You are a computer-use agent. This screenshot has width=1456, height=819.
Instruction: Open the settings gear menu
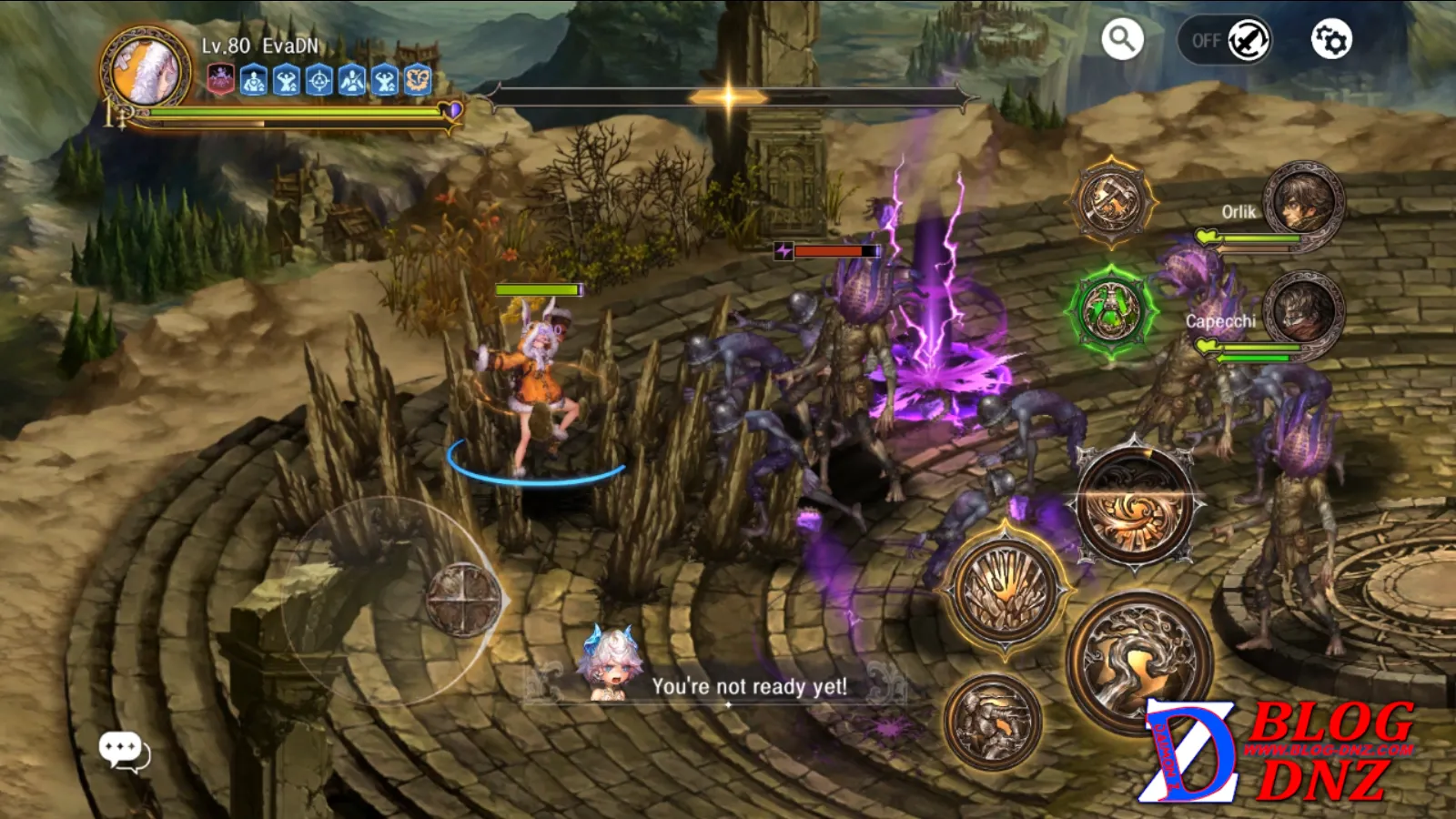point(1330,40)
